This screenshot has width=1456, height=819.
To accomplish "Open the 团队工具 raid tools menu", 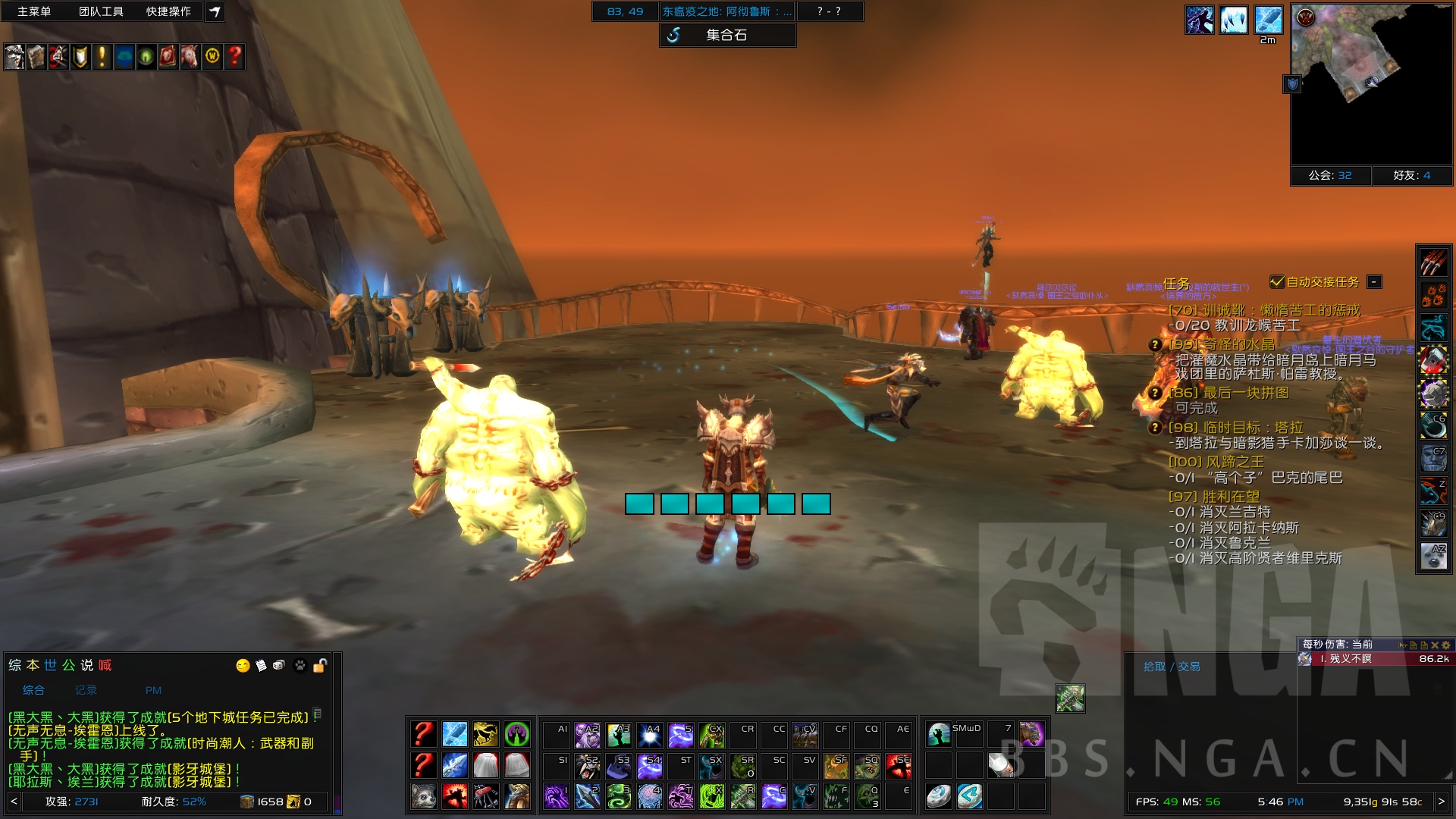I will 101,11.
